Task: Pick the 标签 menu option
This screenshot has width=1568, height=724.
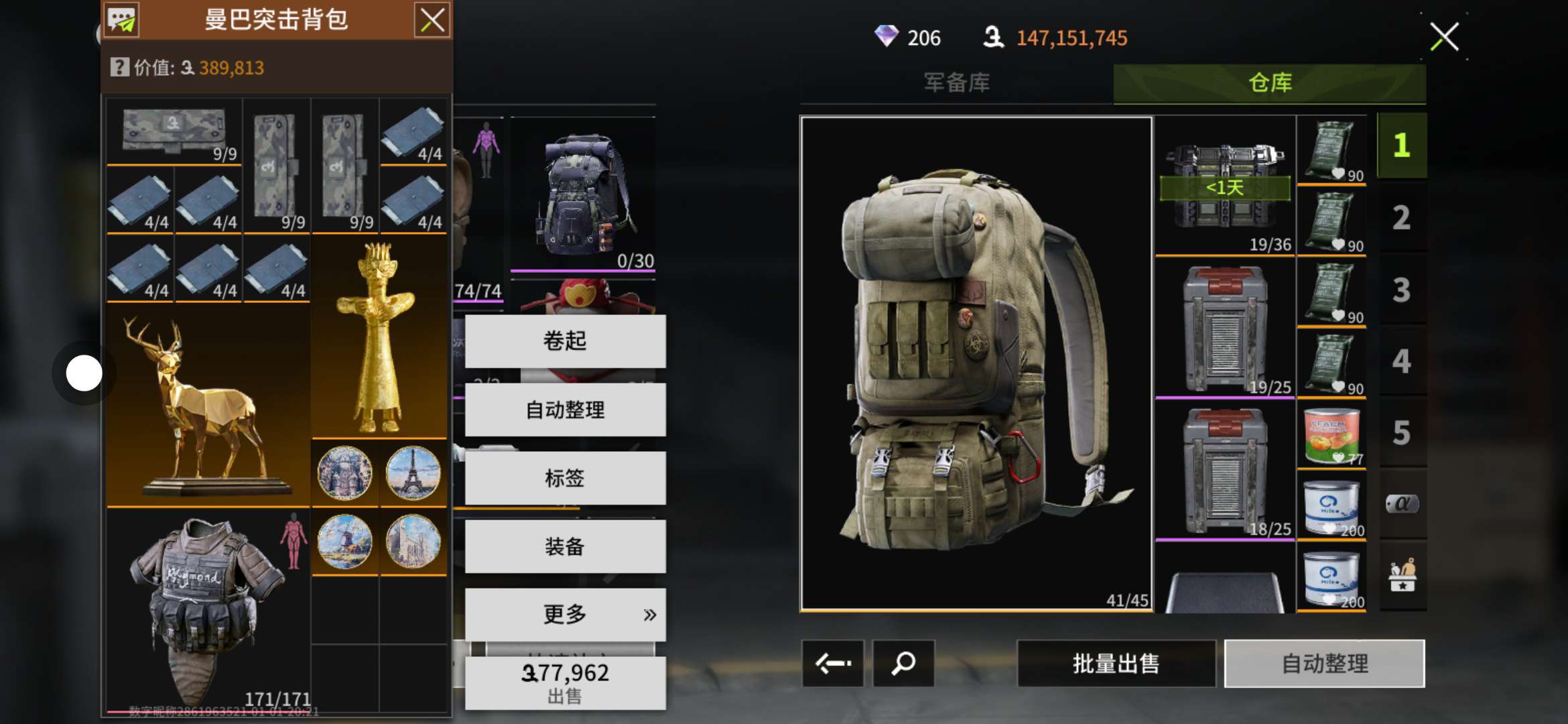Action: 565,478
